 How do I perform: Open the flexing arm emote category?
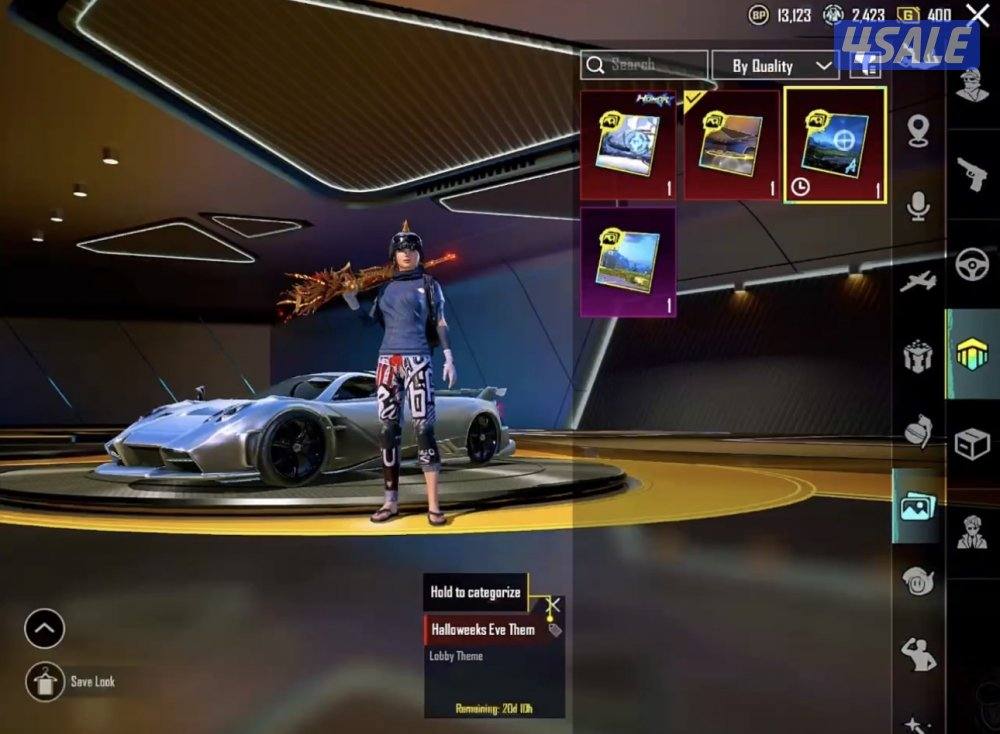(x=918, y=654)
